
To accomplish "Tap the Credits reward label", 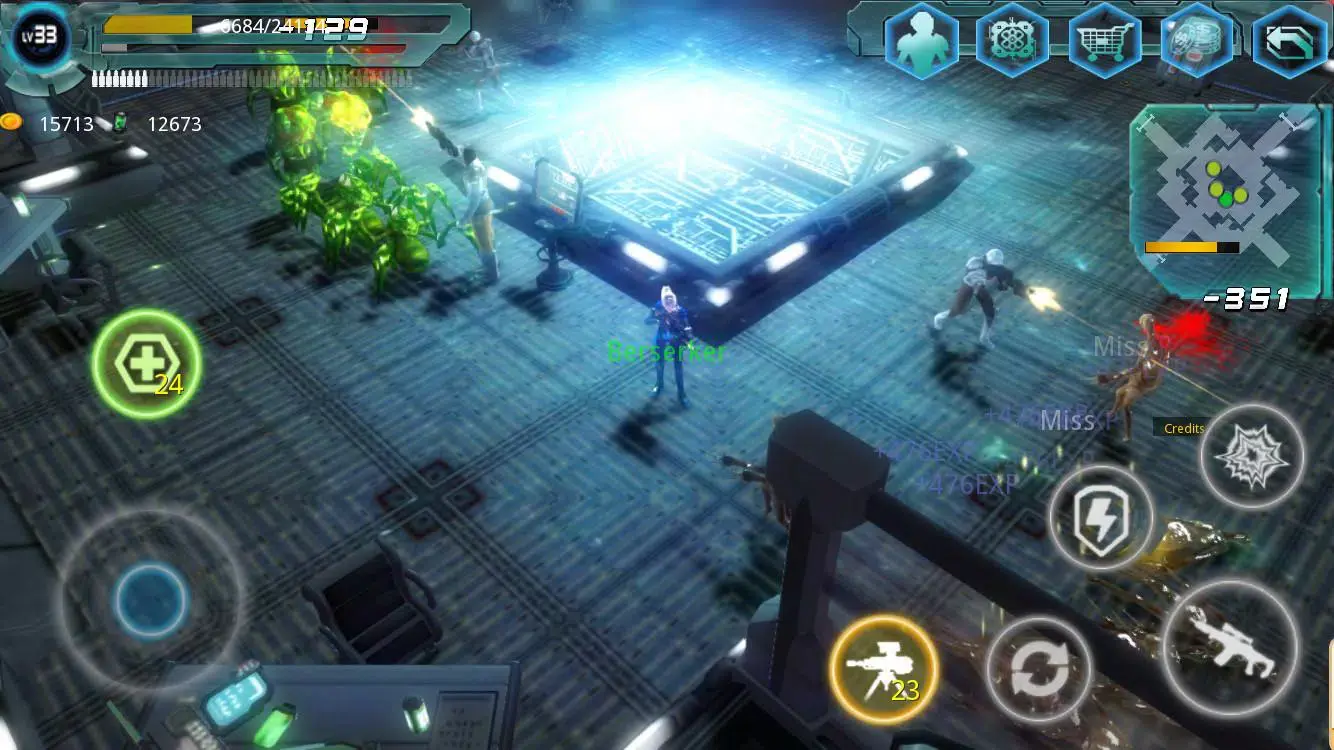I will coord(1182,428).
